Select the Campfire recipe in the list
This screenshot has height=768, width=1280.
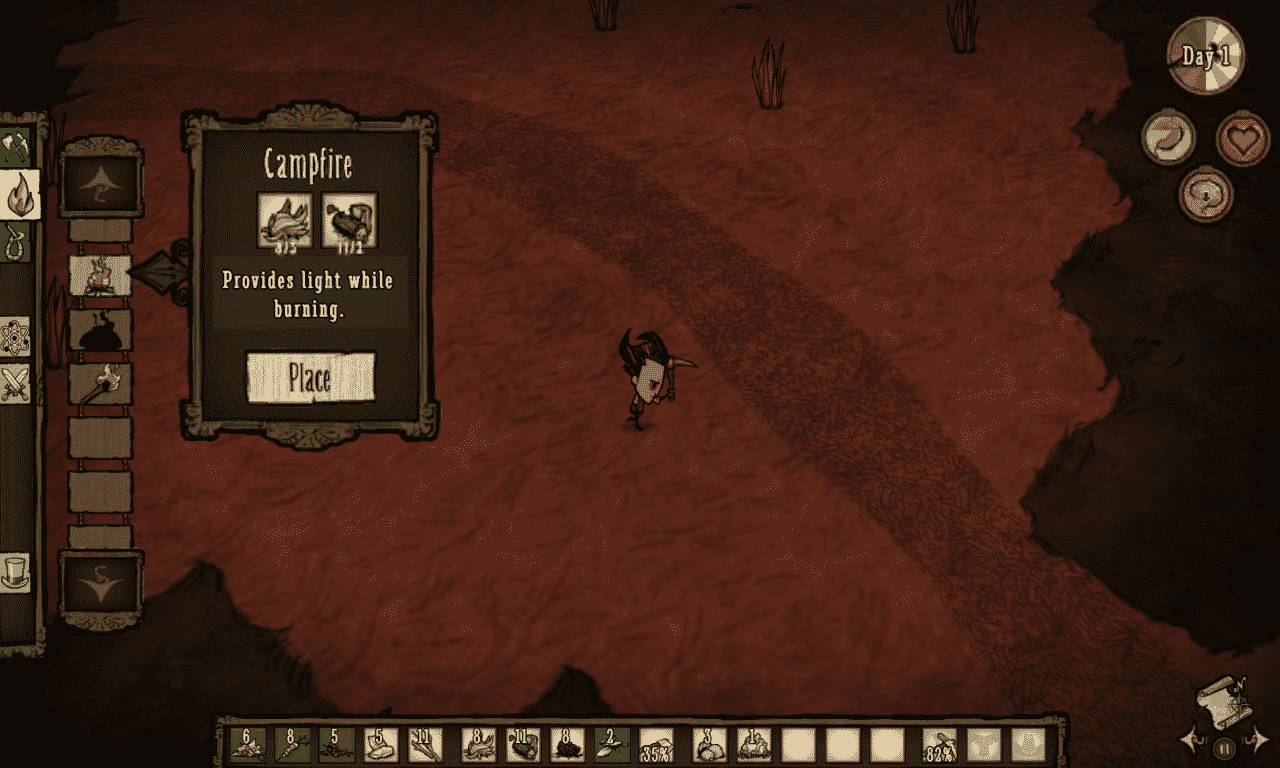100,275
